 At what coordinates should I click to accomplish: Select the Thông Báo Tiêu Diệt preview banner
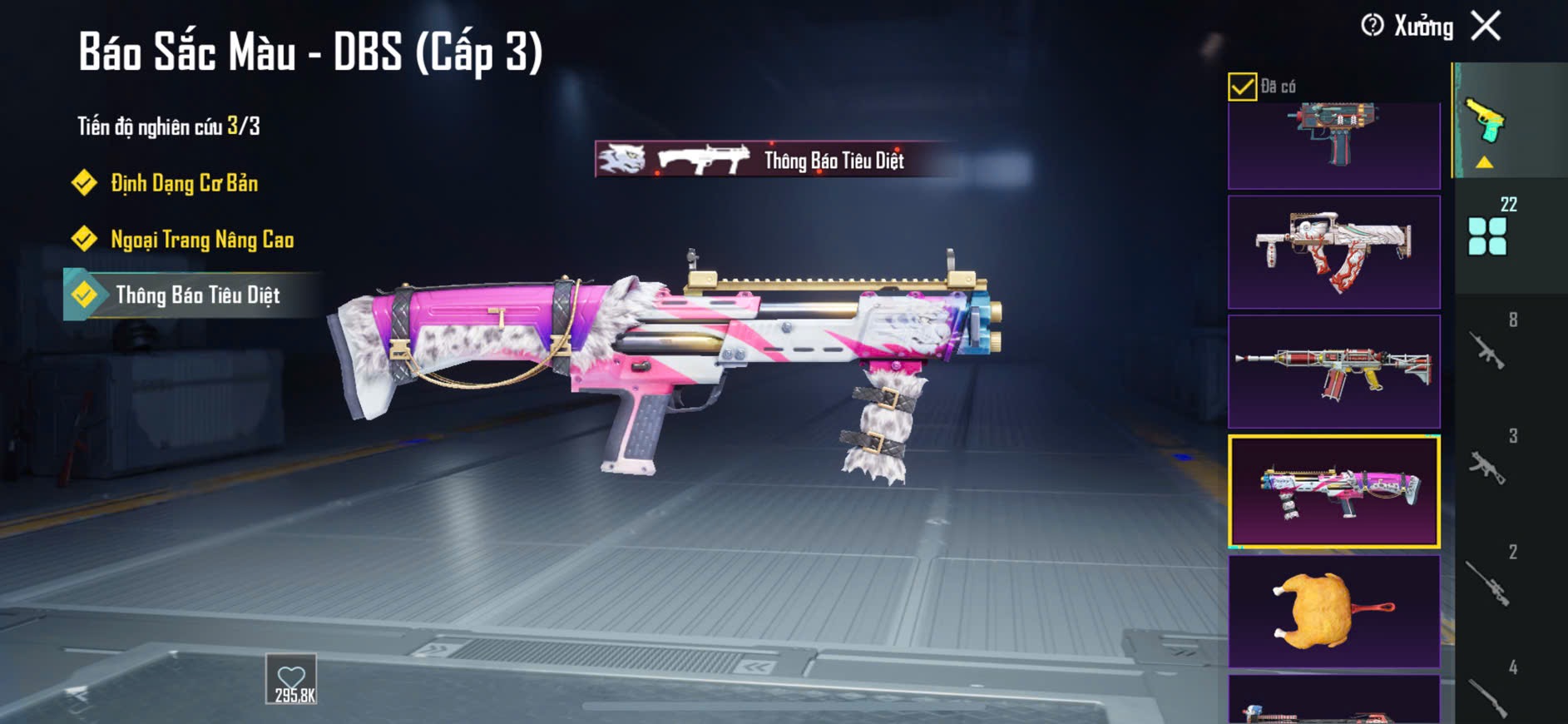pyautogui.click(x=774, y=160)
